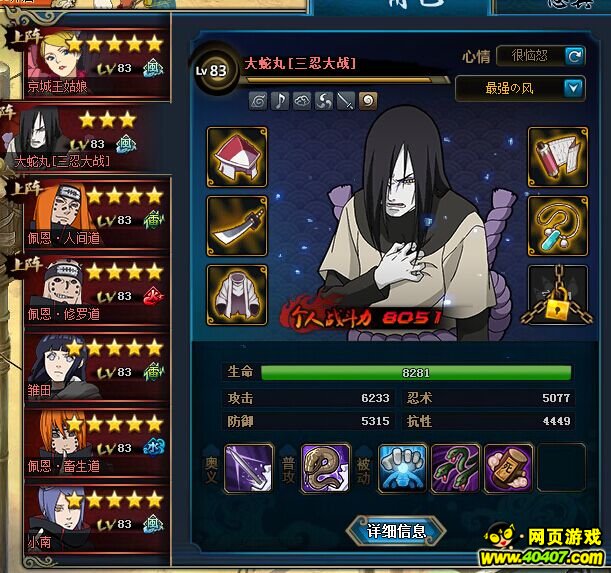Open the 详细信息 detailed info button
Viewport: 611px width, 573px height.
pyautogui.click(x=396, y=531)
